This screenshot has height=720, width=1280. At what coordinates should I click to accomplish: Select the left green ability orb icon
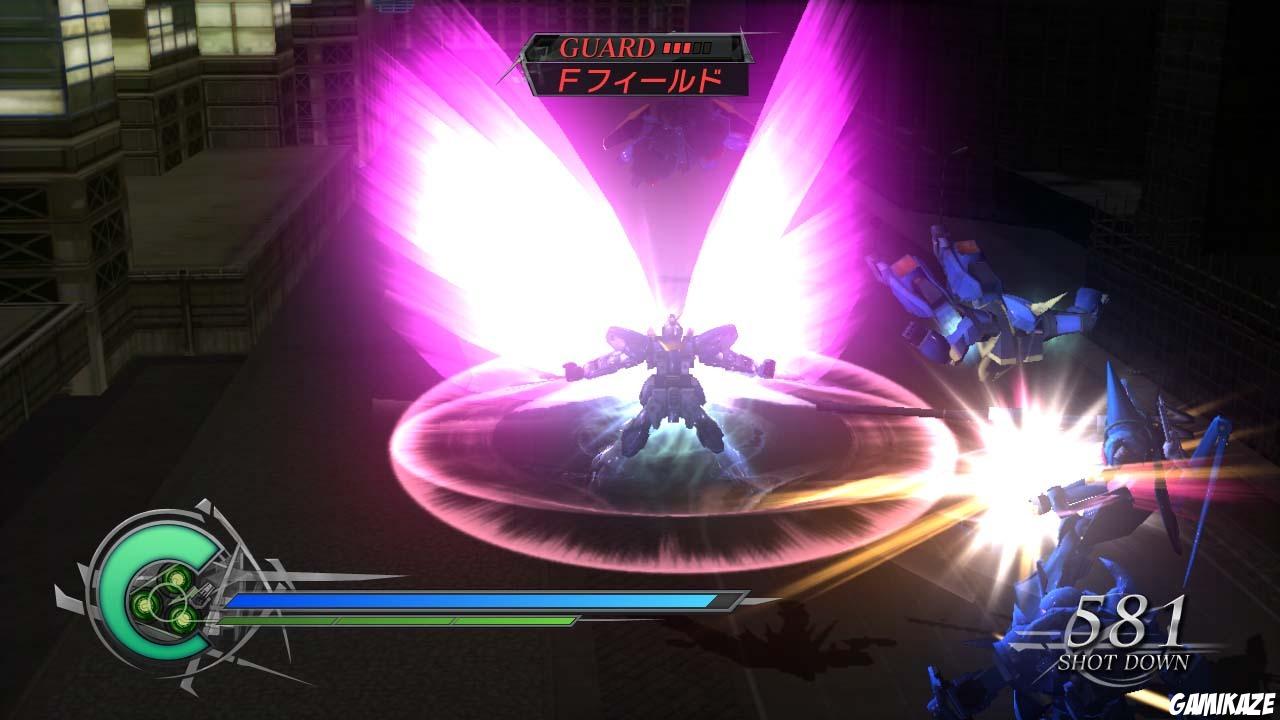tap(144, 602)
